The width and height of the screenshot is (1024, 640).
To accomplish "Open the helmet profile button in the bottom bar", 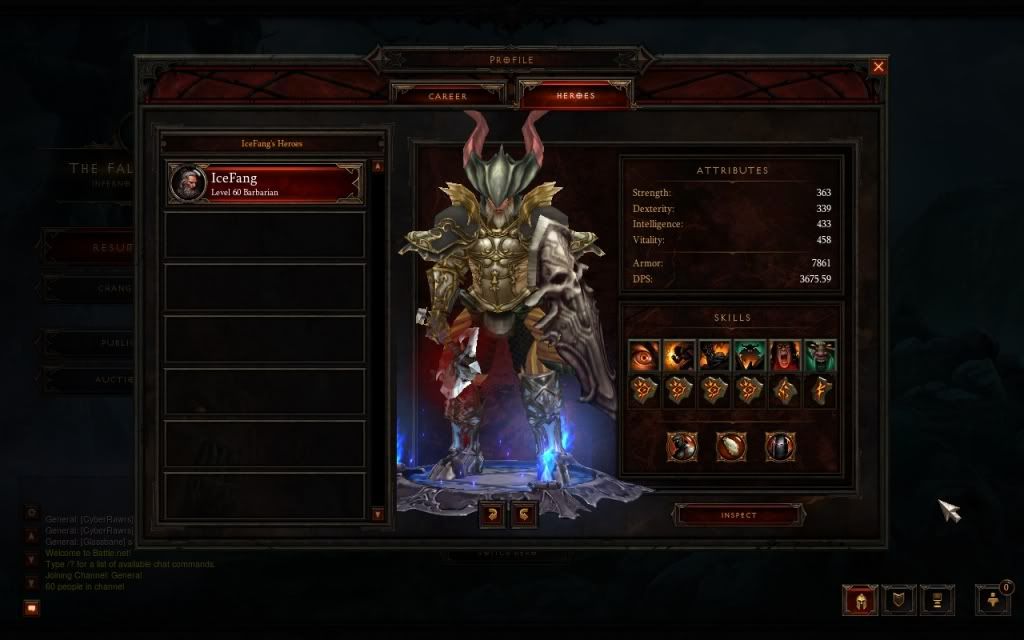I will [860, 600].
